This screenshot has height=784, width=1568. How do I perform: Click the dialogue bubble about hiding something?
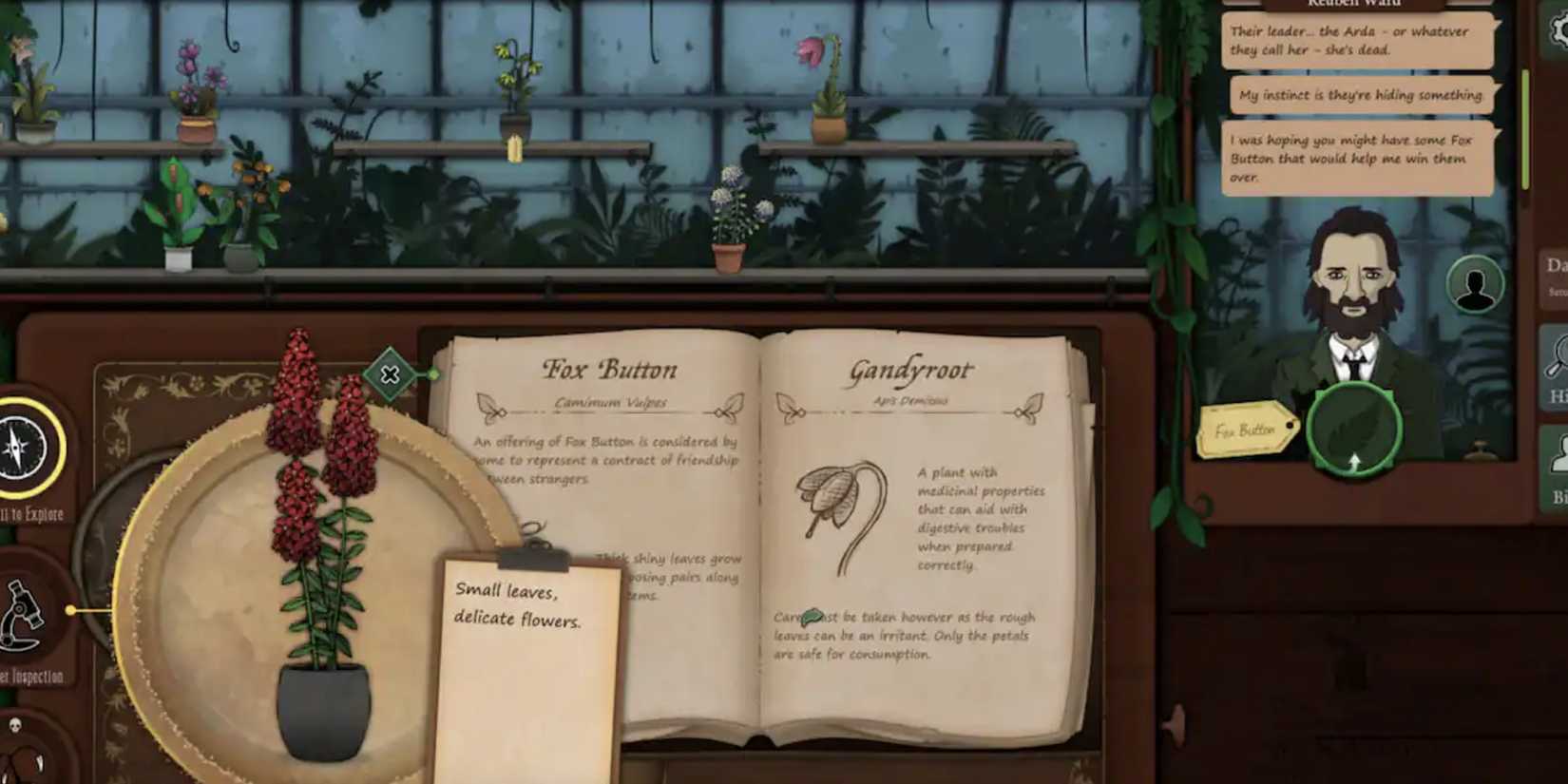[1359, 95]
